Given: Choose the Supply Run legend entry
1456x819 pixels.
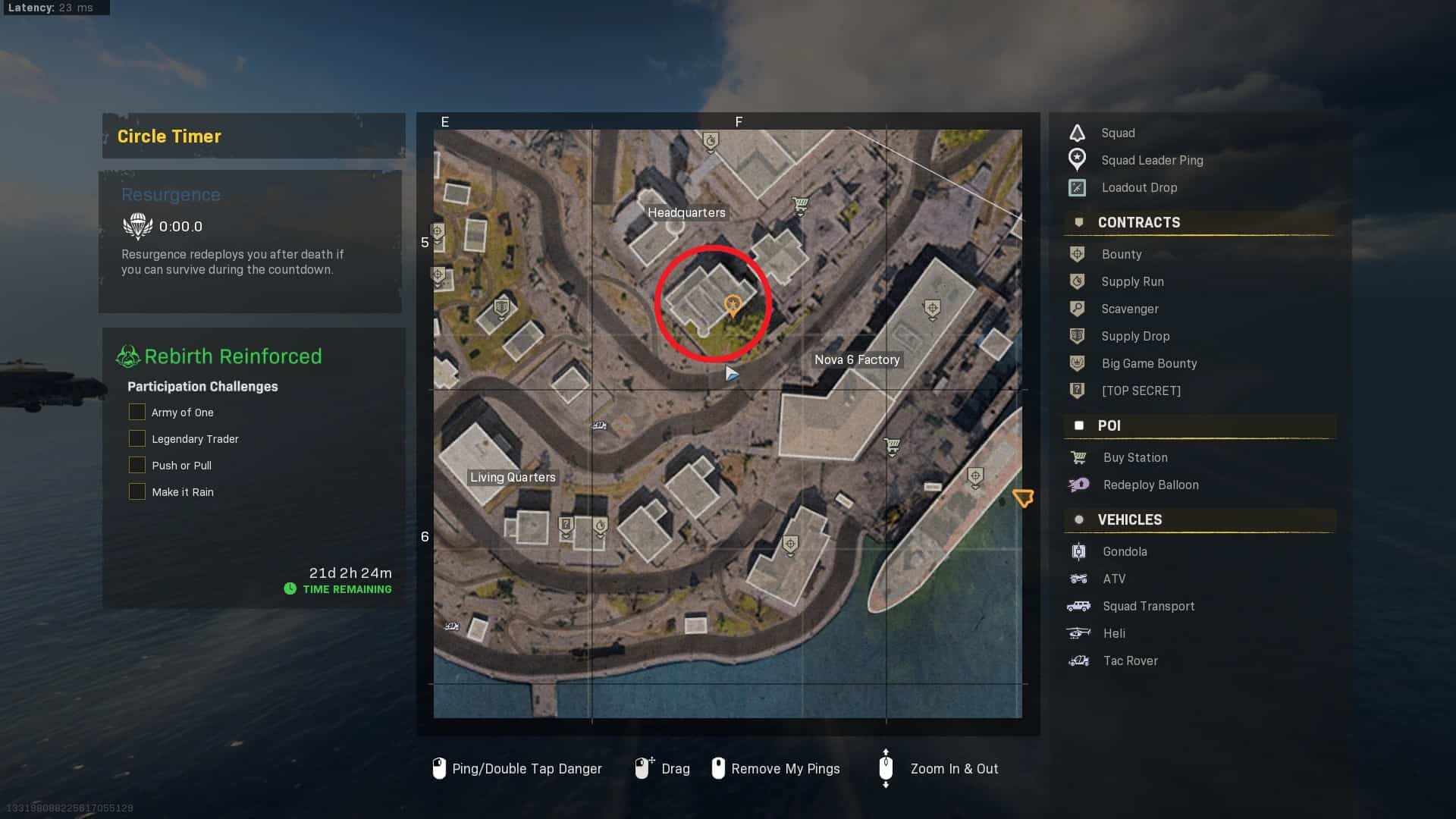Looking at the screenshot, I should [x=1131, y=281].
